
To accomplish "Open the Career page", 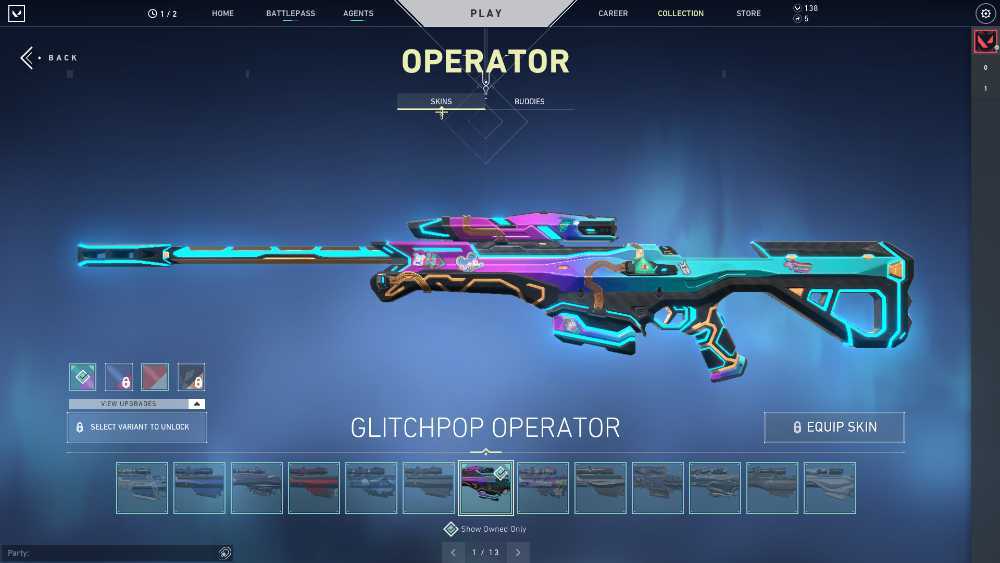I will [613, 14].
